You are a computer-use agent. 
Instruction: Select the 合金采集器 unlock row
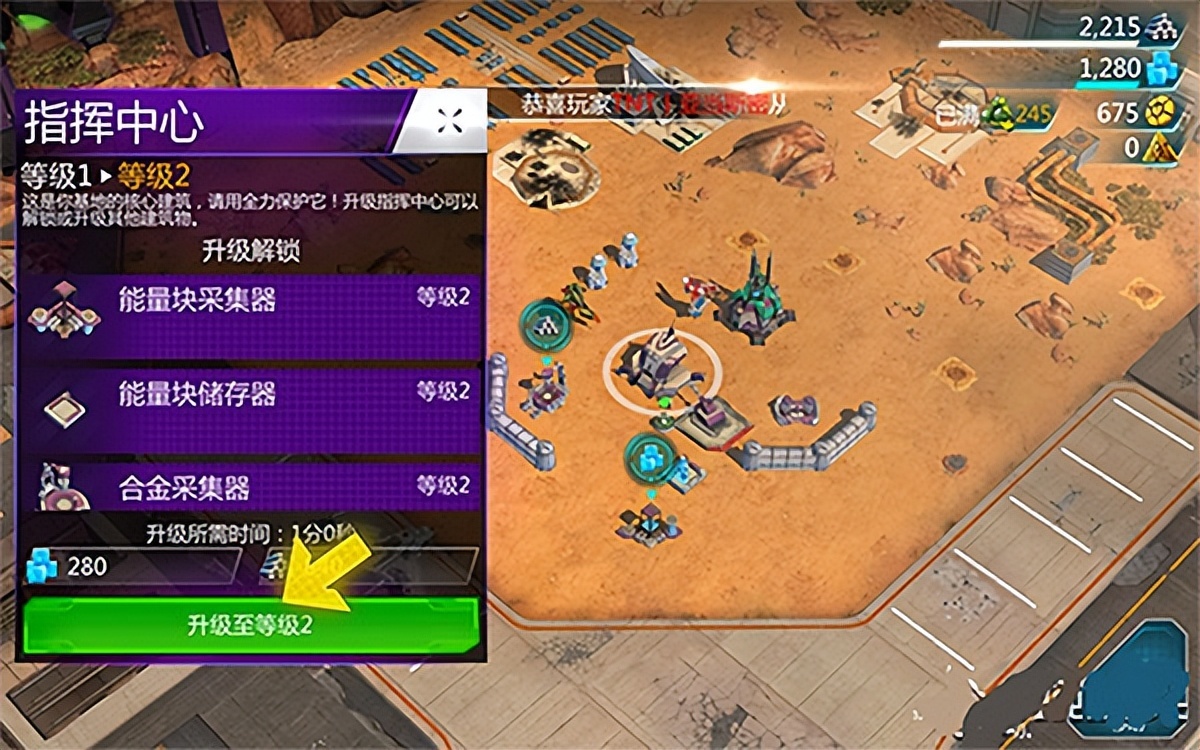click(x=250, y=488)
